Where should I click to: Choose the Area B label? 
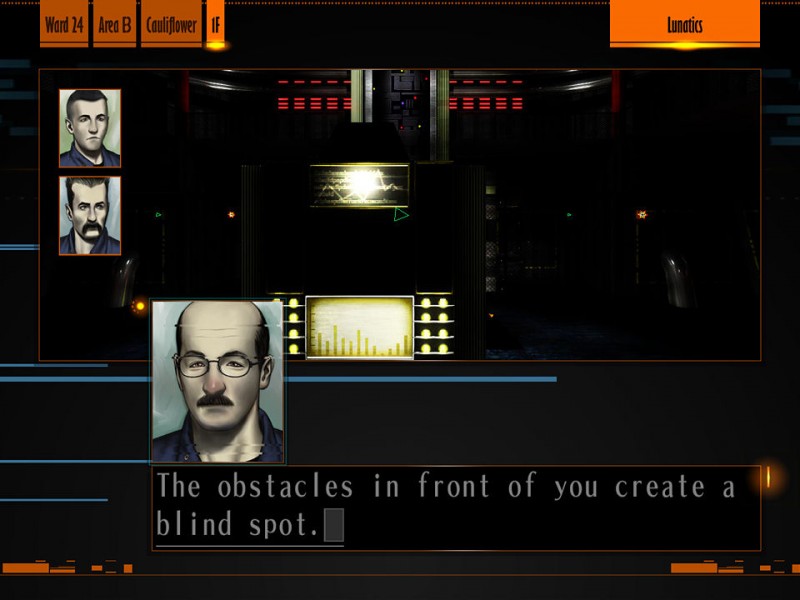(x=115, y=25)
